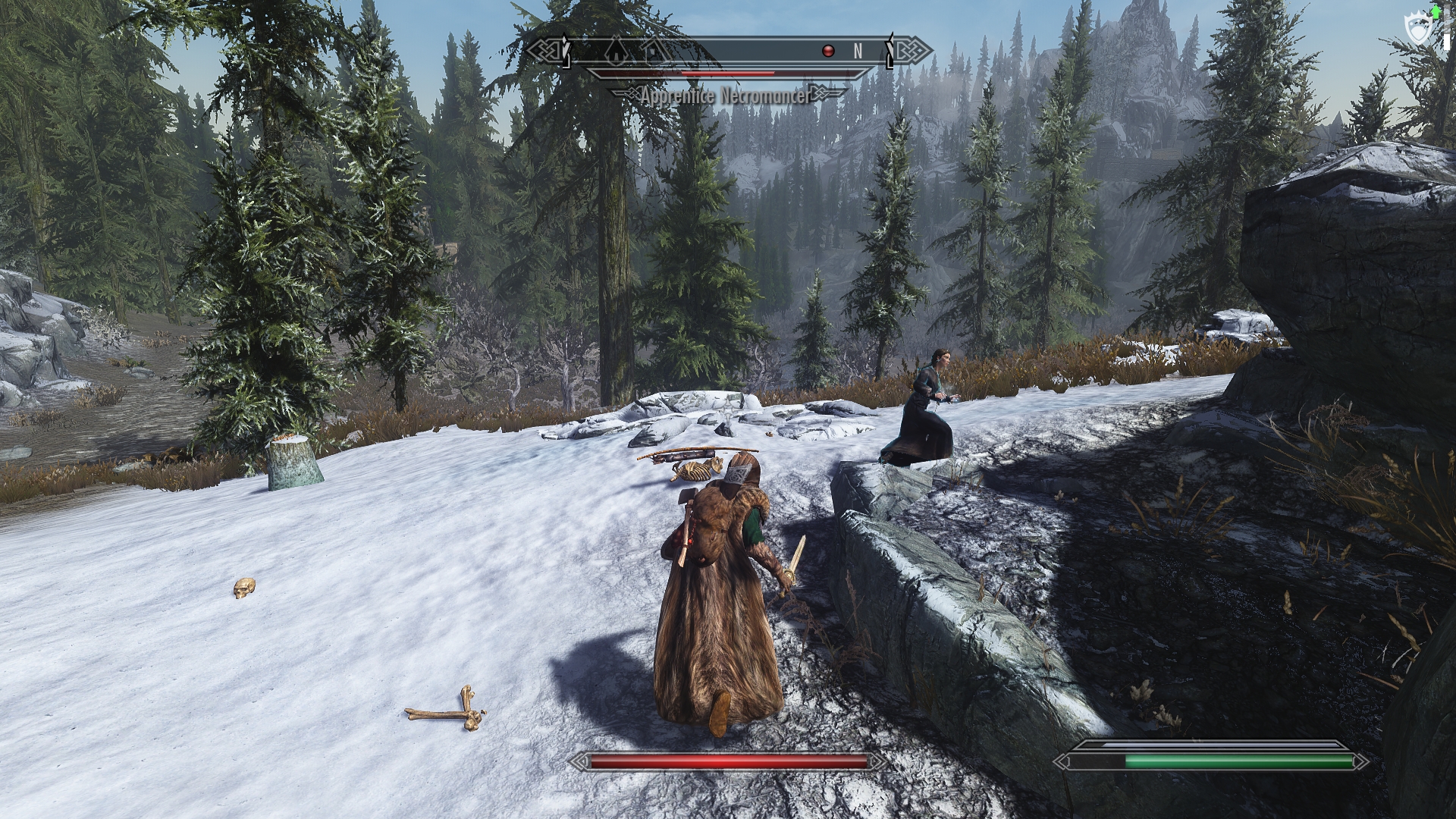Viewport: 1456px width, 819px height.
Task: Click the red enemy dot on the compass
Action: pos(828,51)
